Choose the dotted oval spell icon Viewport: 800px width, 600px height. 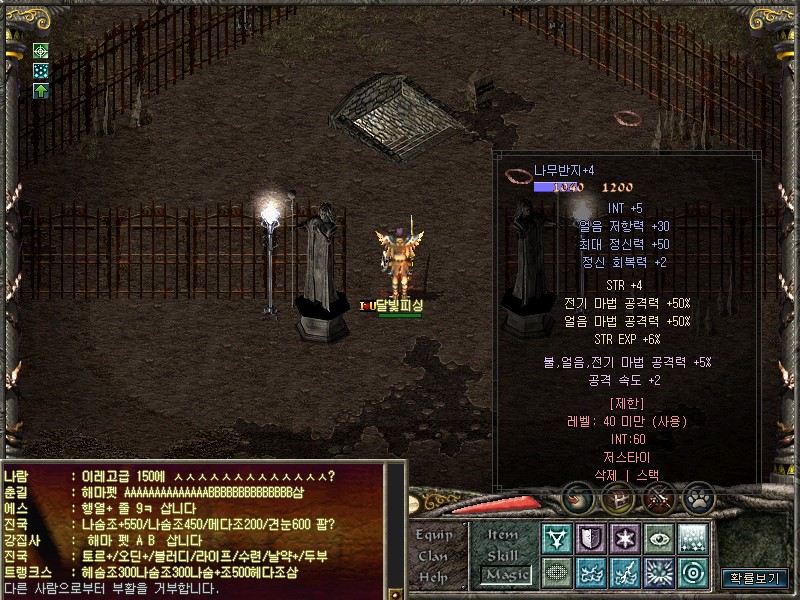click(x=557, y=573)
